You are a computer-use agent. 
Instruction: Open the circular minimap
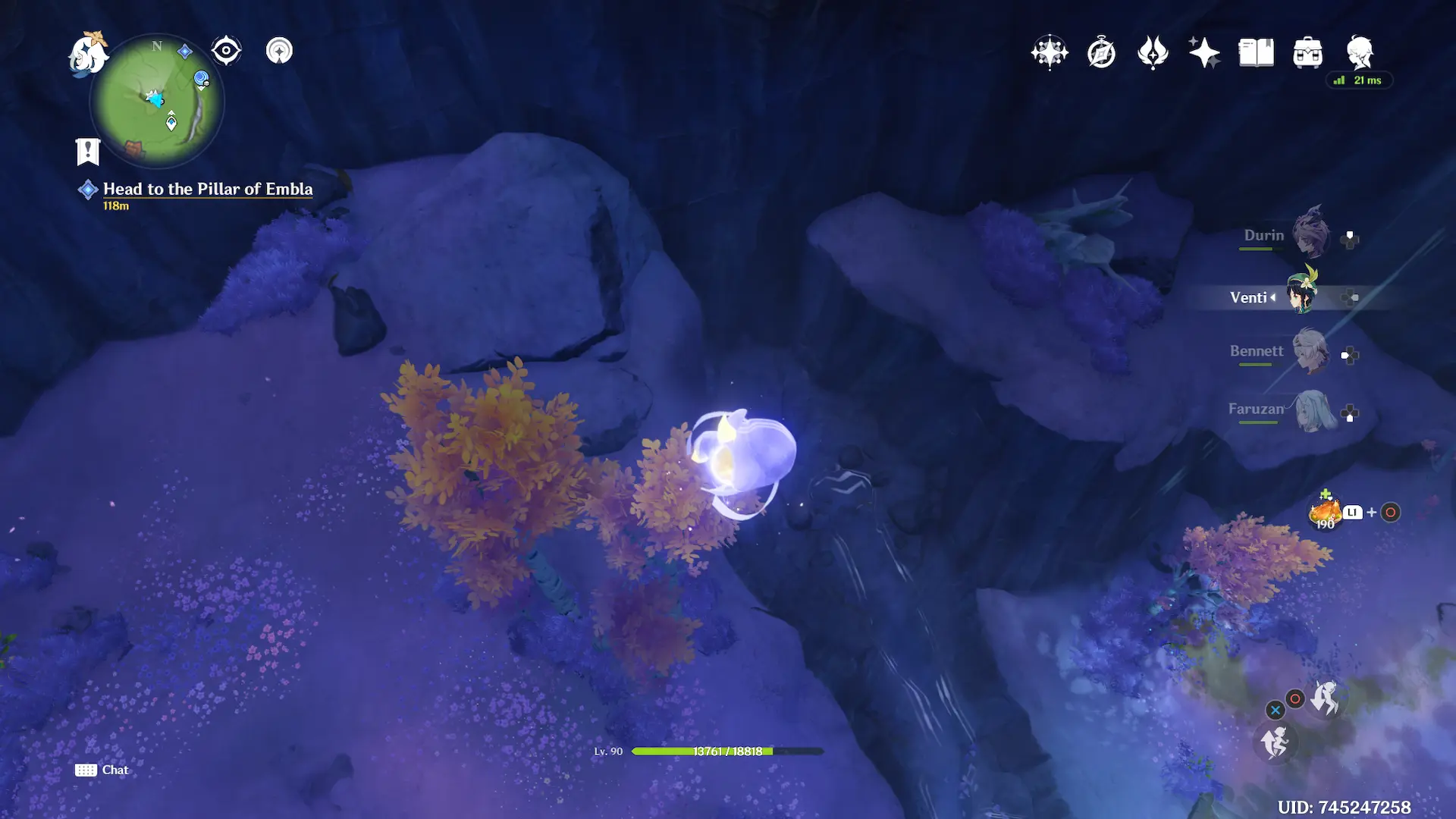click(x=157, y=102)
